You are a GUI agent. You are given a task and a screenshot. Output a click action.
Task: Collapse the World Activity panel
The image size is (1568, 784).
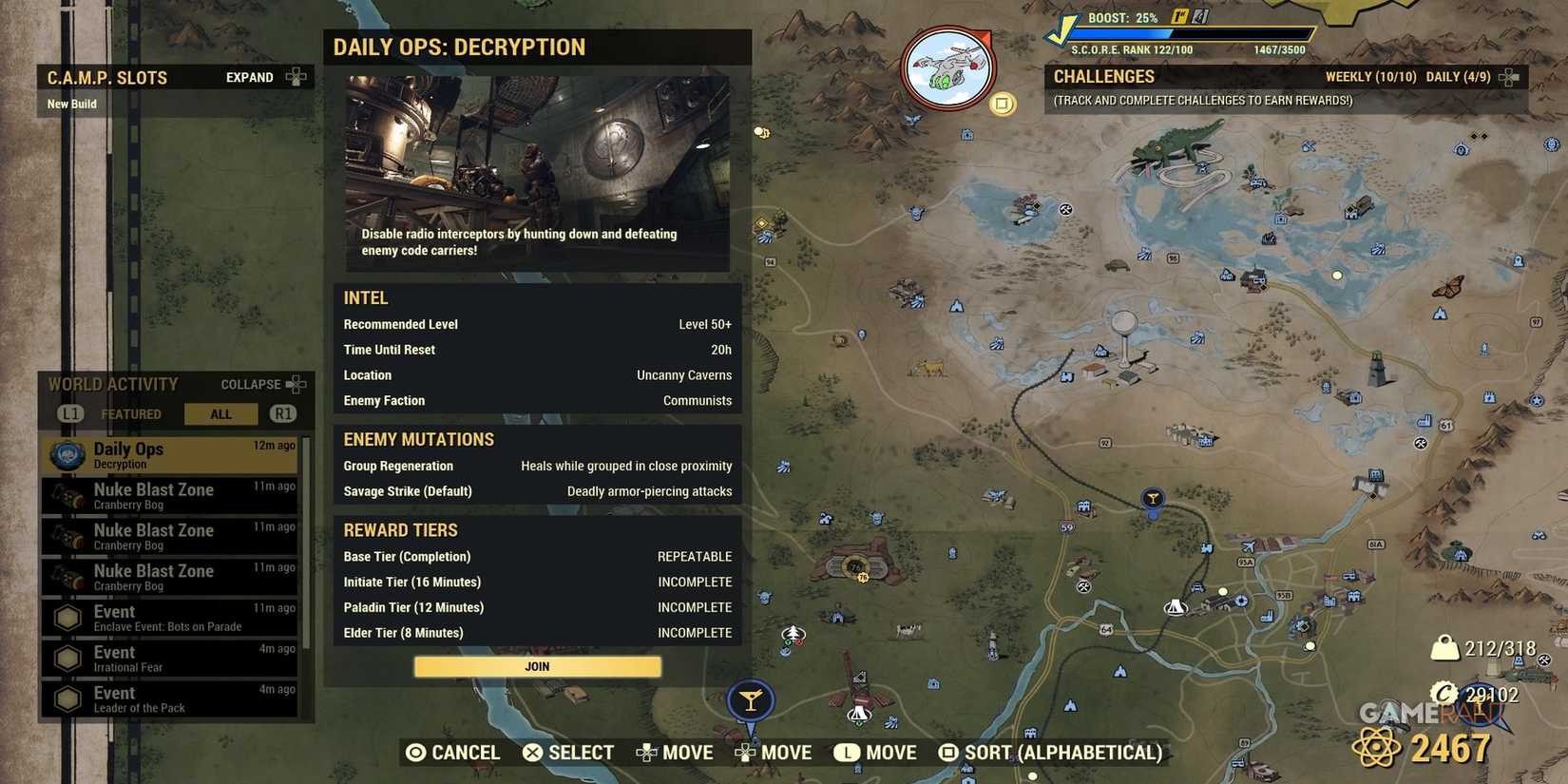253,384
